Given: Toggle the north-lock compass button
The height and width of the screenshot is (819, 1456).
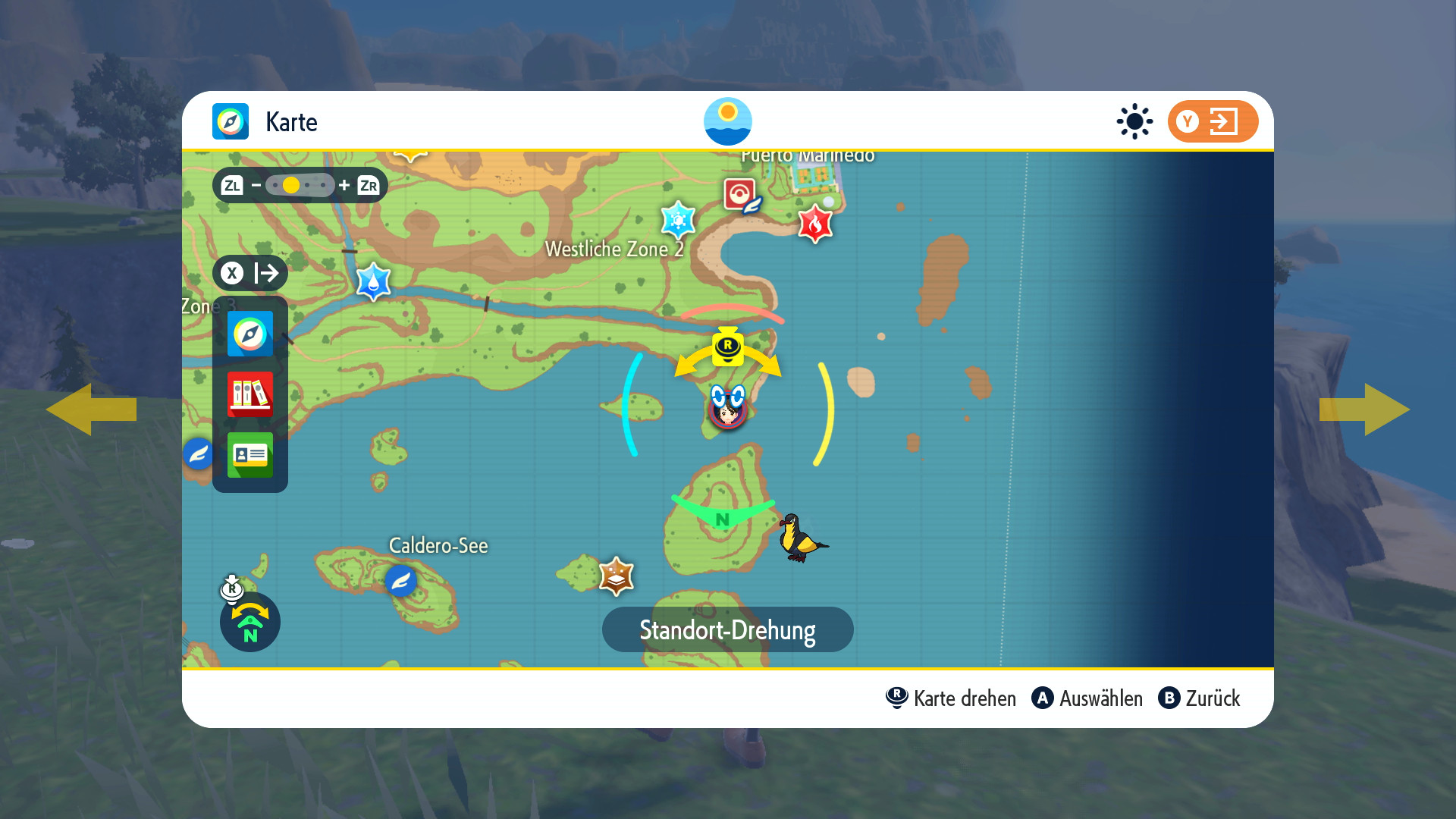Looking at the screenshot, I should coord(249,622).
